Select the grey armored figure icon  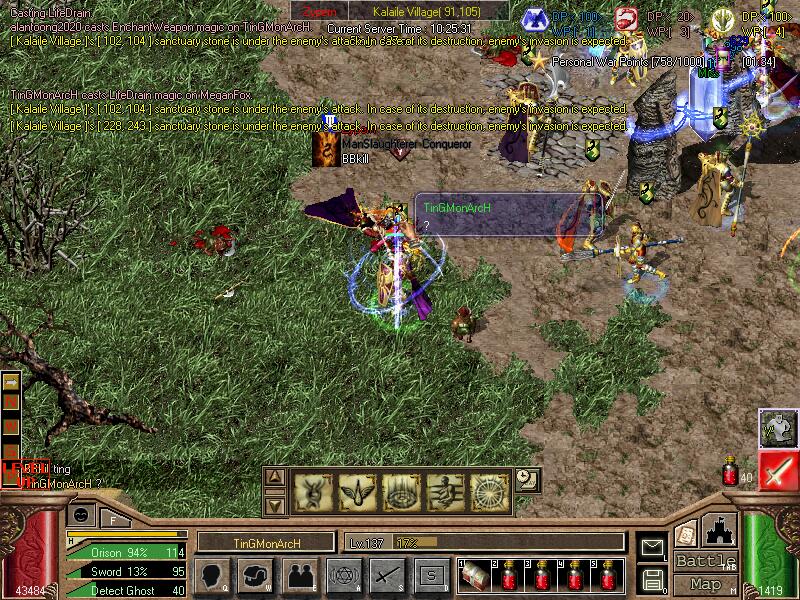pyautogui.click(x=777, y=428)
